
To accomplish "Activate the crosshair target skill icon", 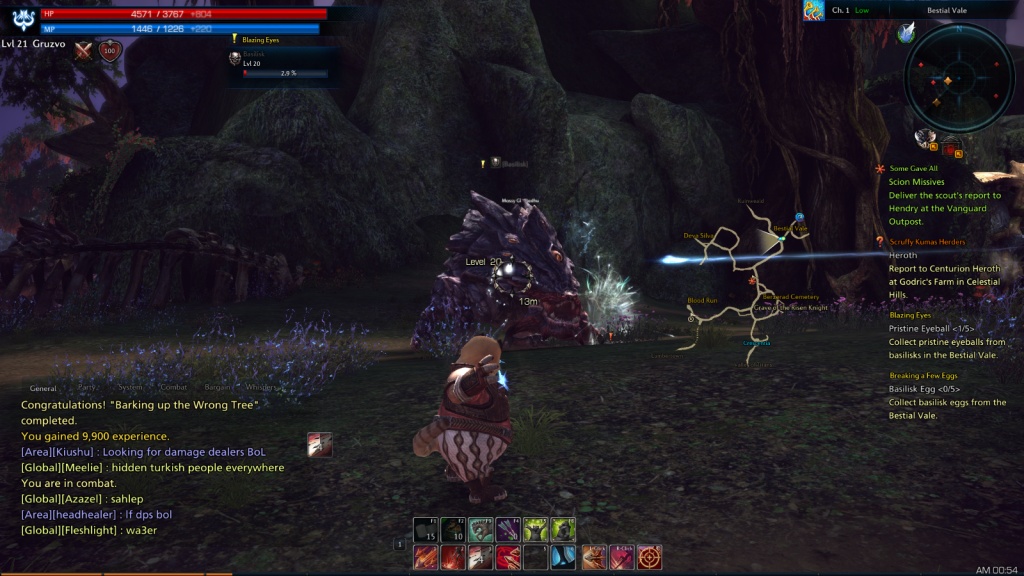I will [650, 557].
